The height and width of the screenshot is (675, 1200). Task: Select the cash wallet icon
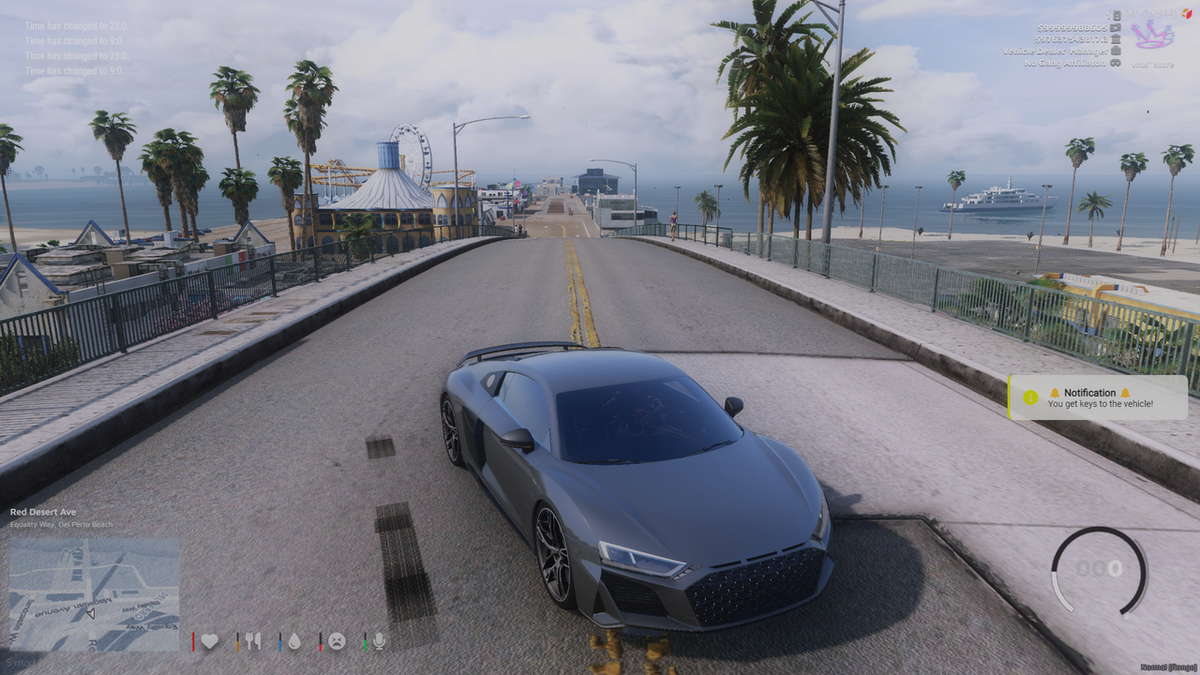tap(1116, 27)
